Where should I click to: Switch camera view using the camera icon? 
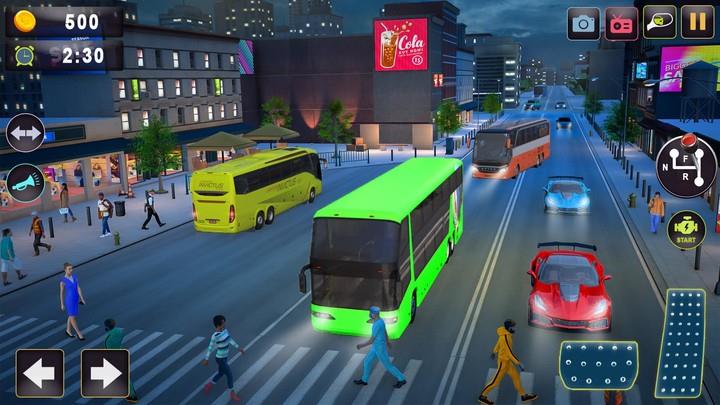[x=584, y=23]
